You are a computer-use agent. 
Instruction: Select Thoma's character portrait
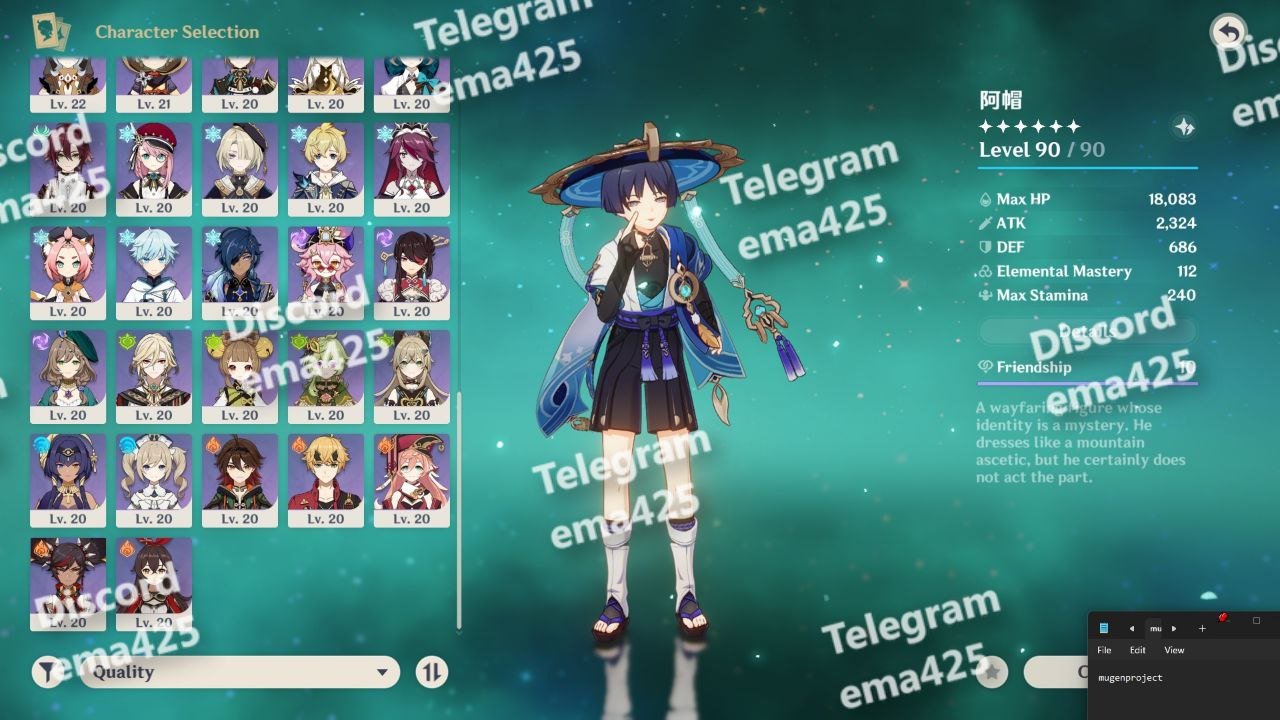326,474
